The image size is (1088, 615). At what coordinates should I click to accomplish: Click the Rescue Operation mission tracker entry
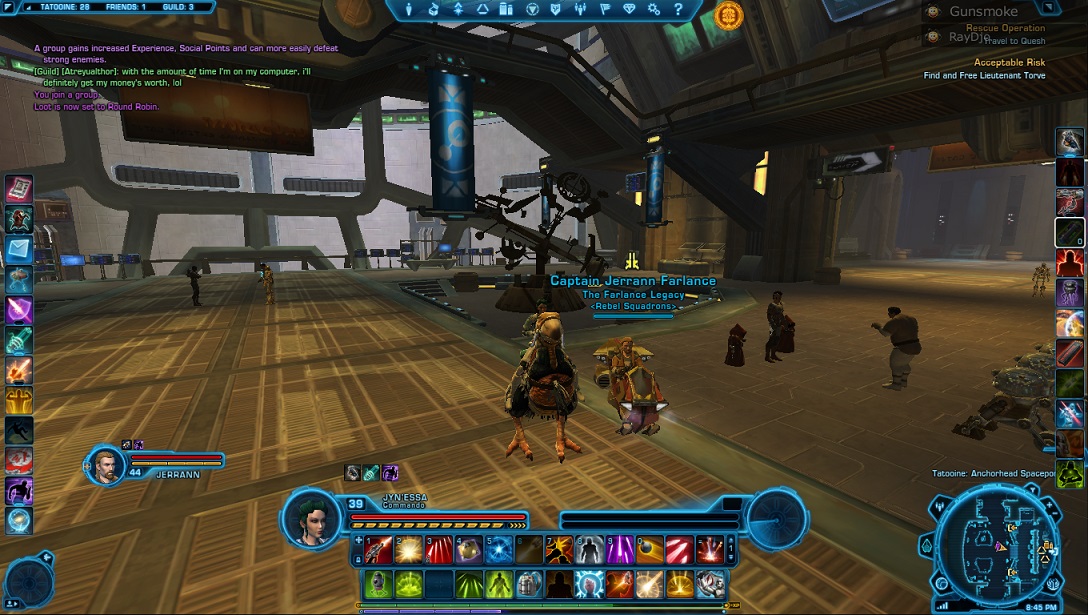click(x=1005, y=28)
